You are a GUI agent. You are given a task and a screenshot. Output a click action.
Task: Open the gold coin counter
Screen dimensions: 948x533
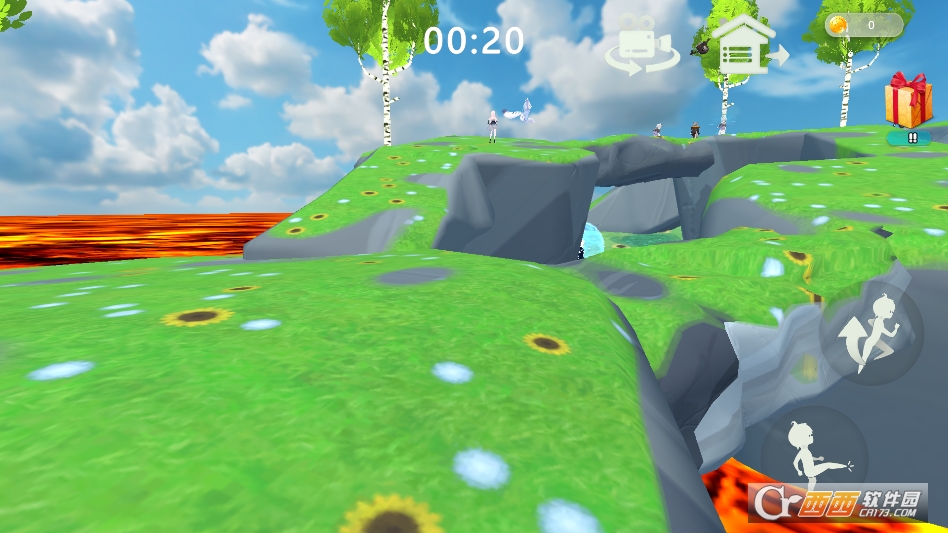pyautogui.click(x=863, y=25)
